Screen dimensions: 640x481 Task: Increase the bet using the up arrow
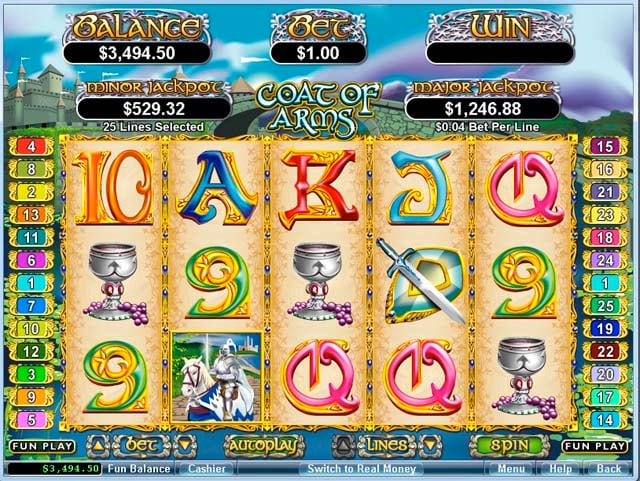coord(99,444)
